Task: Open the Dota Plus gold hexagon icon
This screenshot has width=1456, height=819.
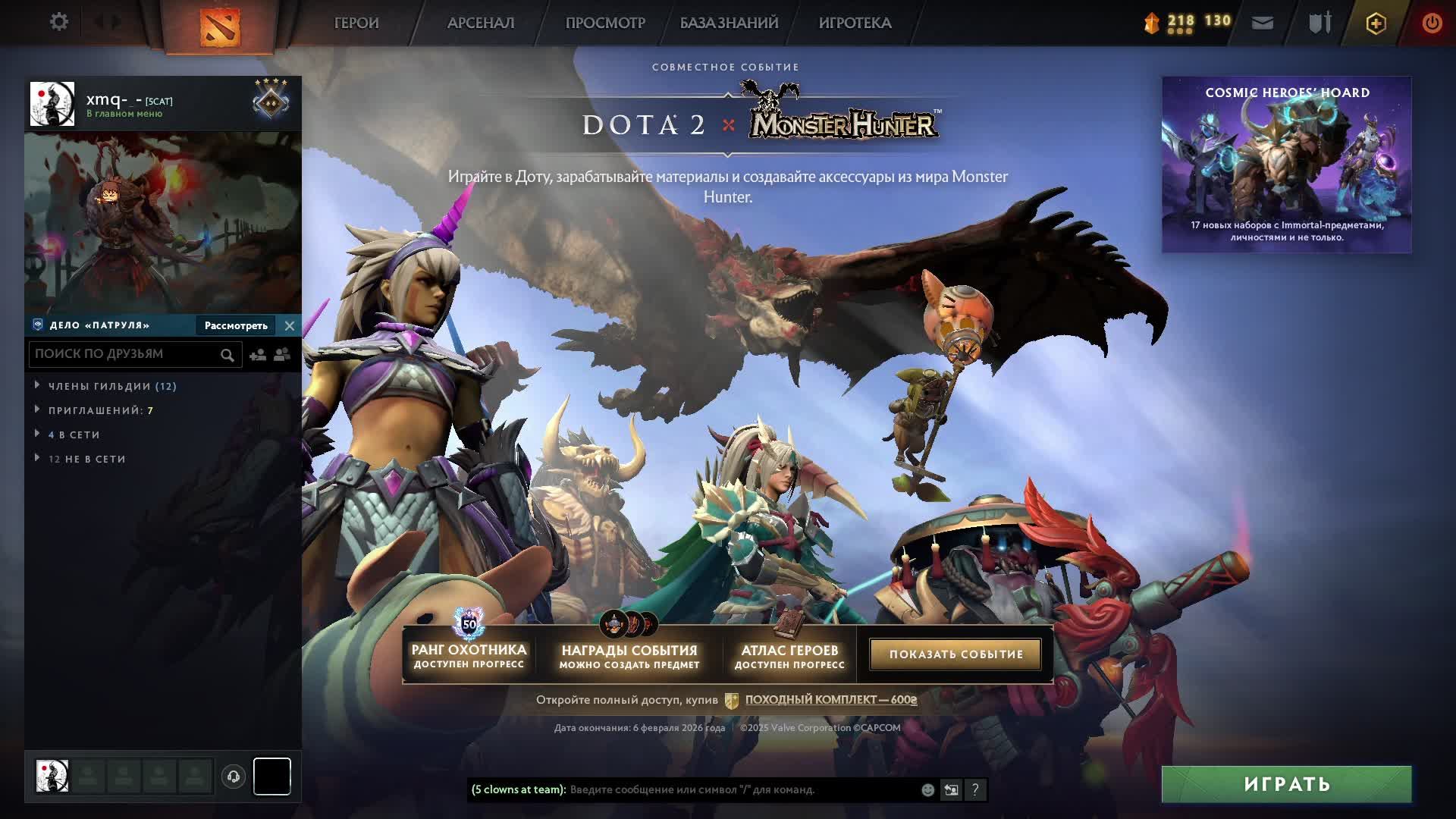Action: click(1376, 24)
